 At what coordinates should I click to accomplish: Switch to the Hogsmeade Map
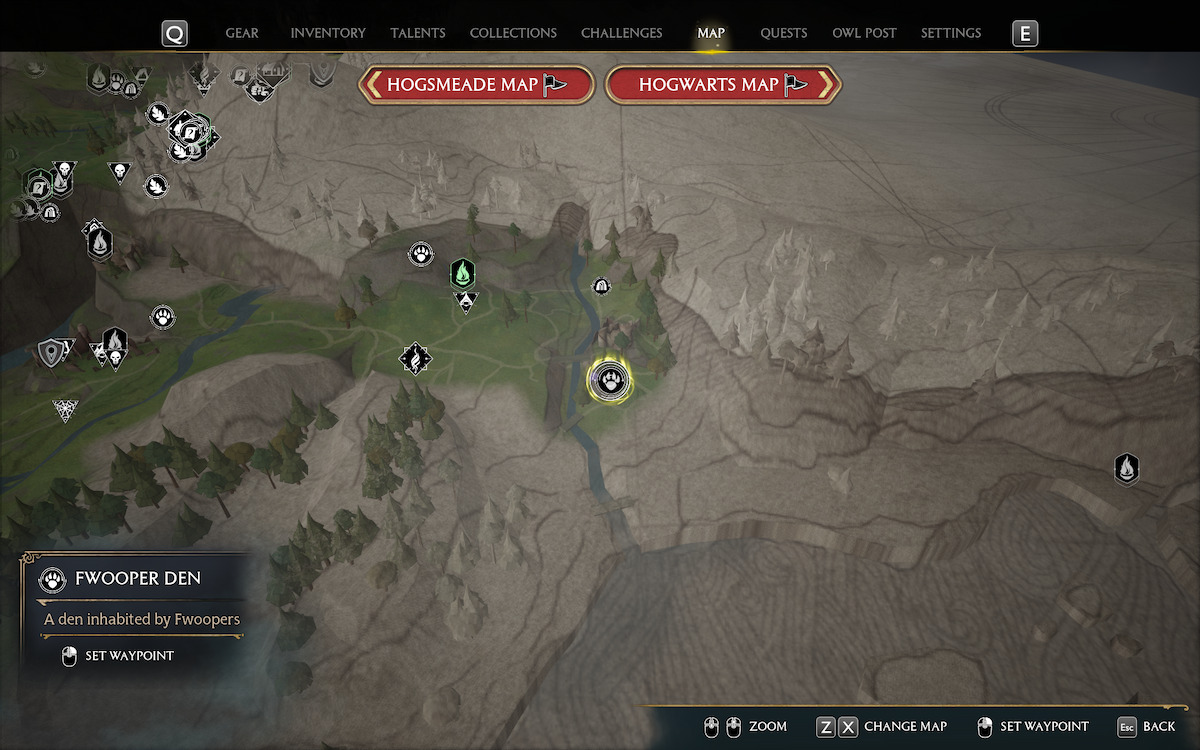(x=477, y=85)
